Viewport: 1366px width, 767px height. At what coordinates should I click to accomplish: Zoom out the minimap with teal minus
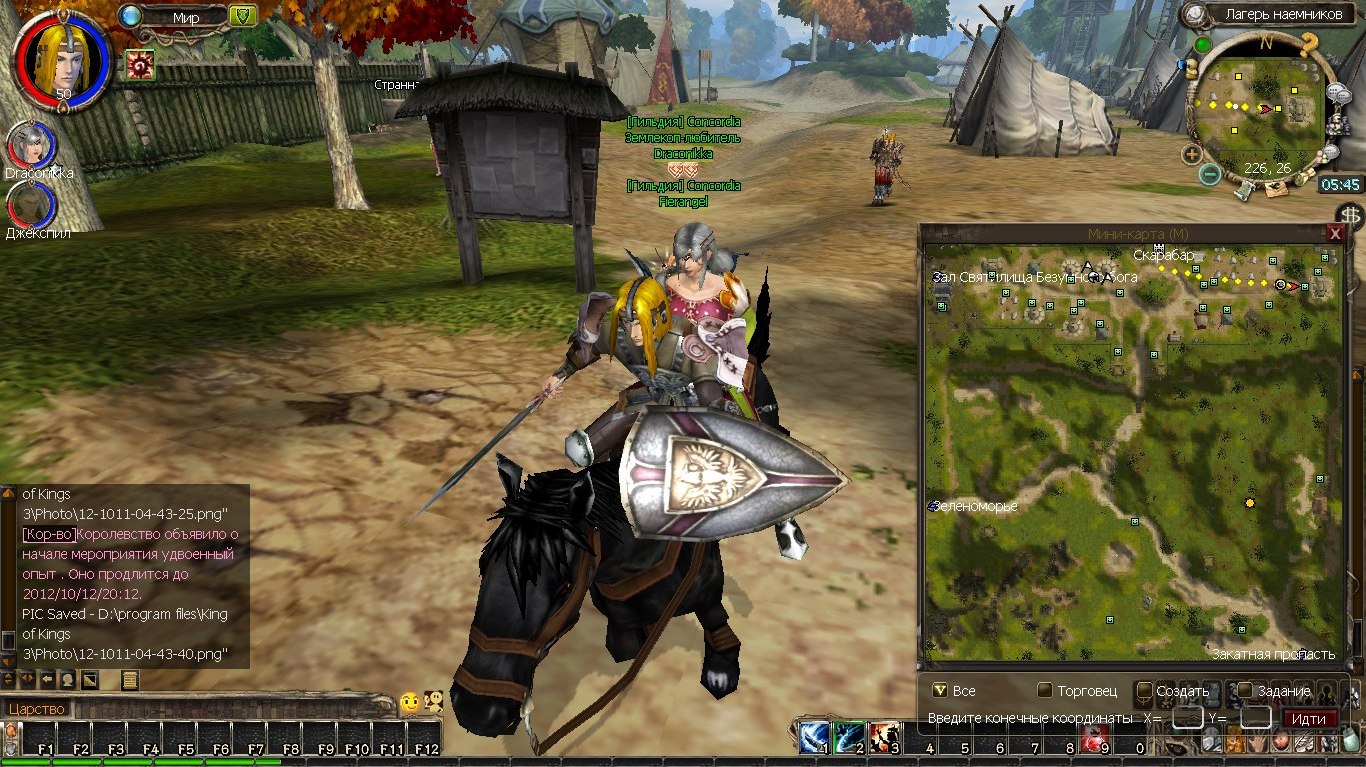tap(1210, 175)
